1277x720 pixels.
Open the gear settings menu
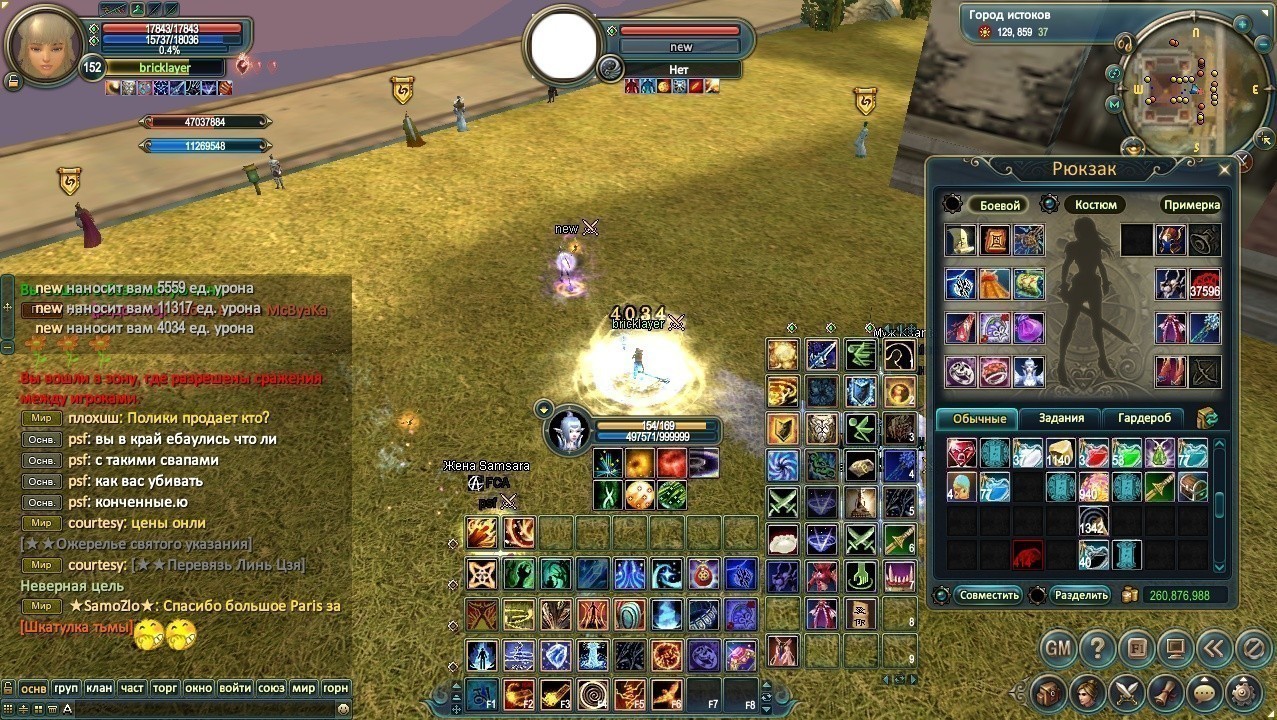pos(1243,692)
